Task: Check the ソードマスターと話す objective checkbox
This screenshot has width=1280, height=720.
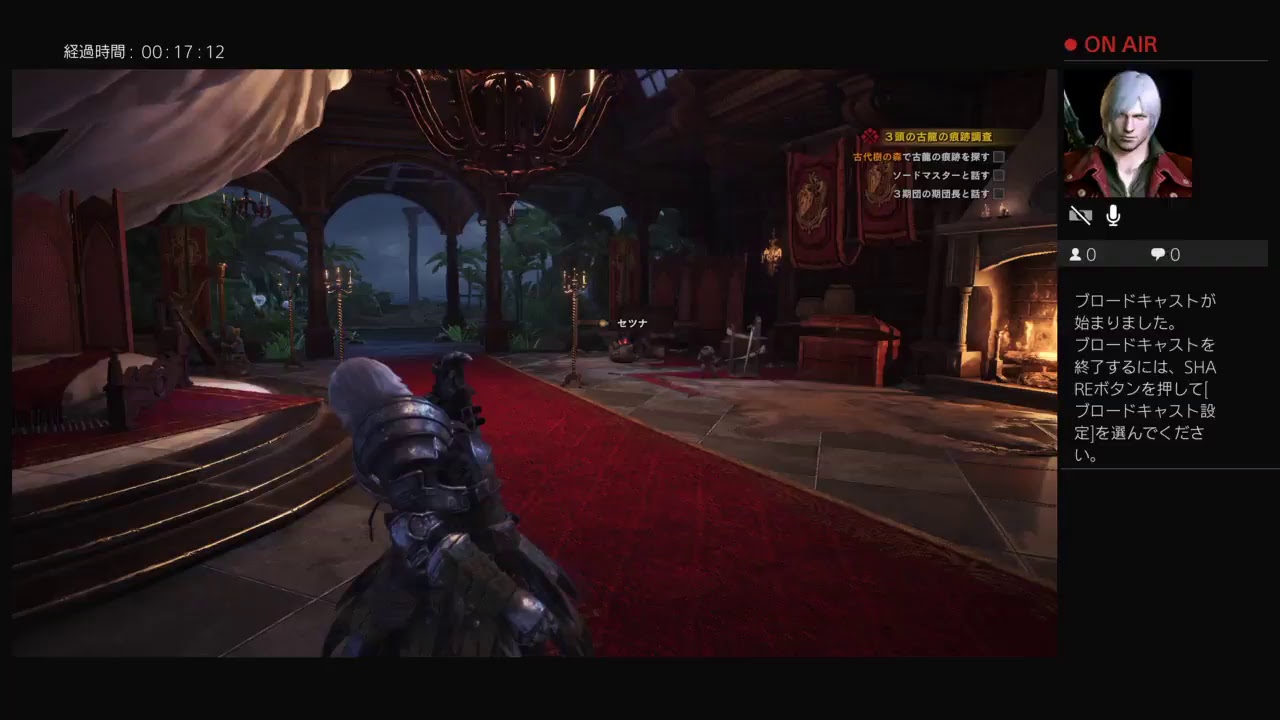Action: [997, 175]
